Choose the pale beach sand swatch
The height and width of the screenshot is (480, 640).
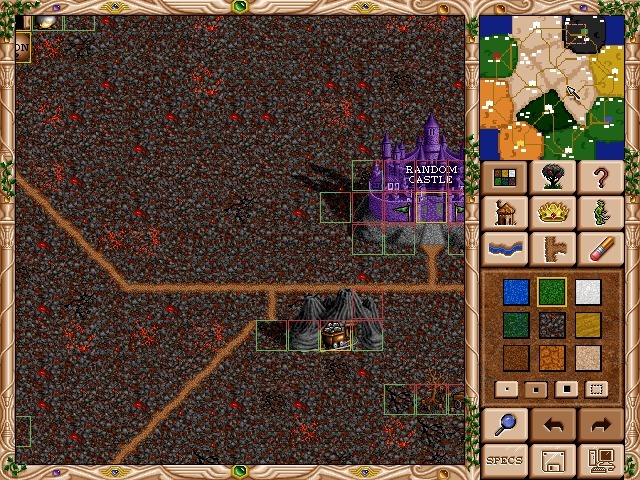(x=587, y=358)
